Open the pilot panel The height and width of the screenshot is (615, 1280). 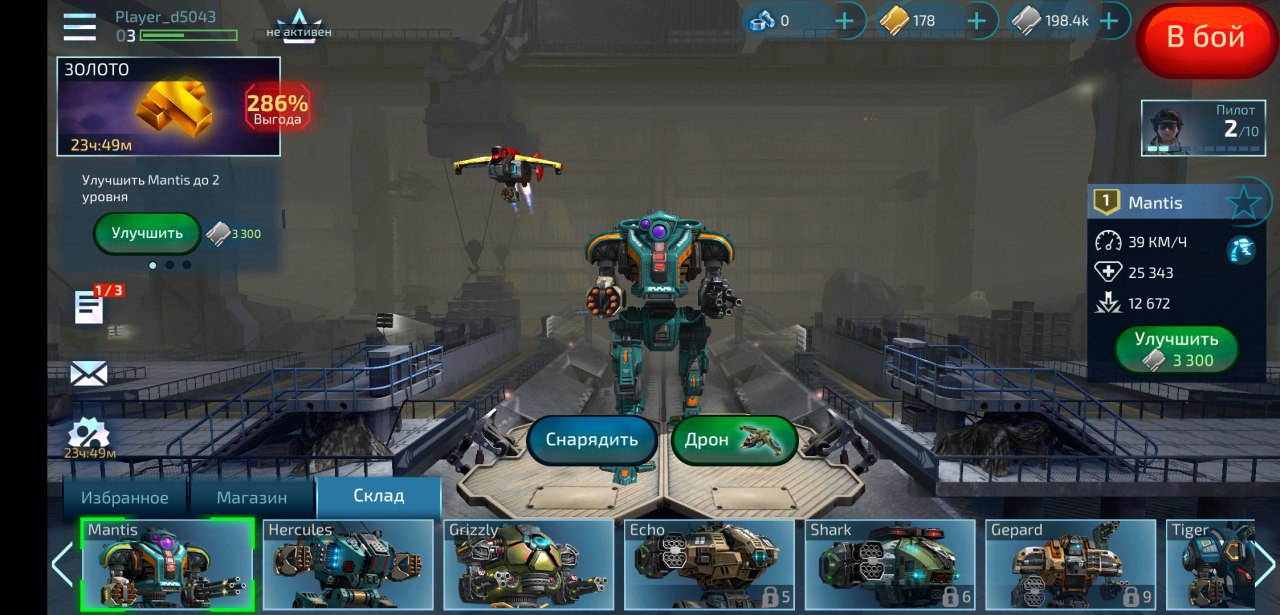click(x=1203, y=128)
